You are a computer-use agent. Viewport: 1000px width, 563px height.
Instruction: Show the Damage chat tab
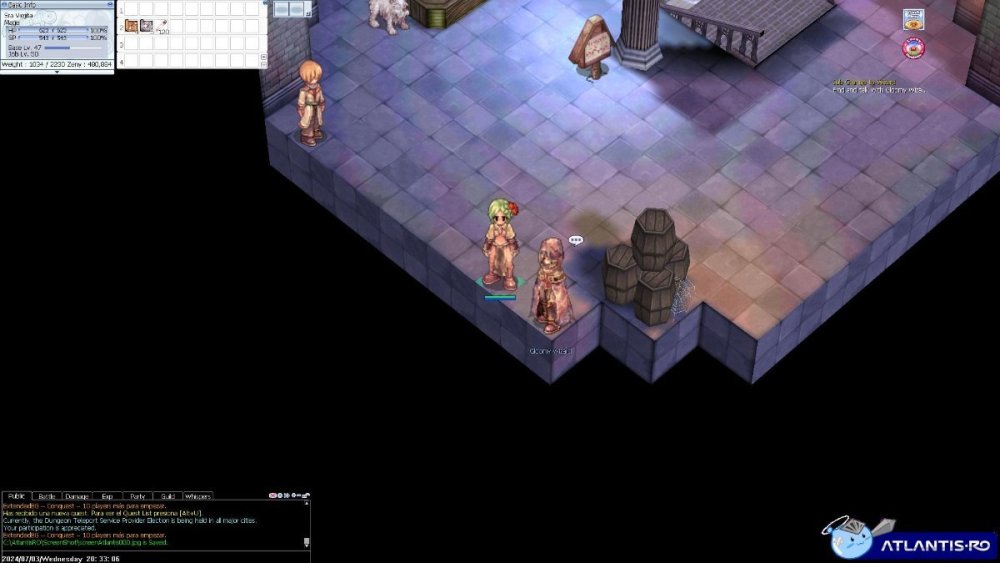click(x=77, y=496)
